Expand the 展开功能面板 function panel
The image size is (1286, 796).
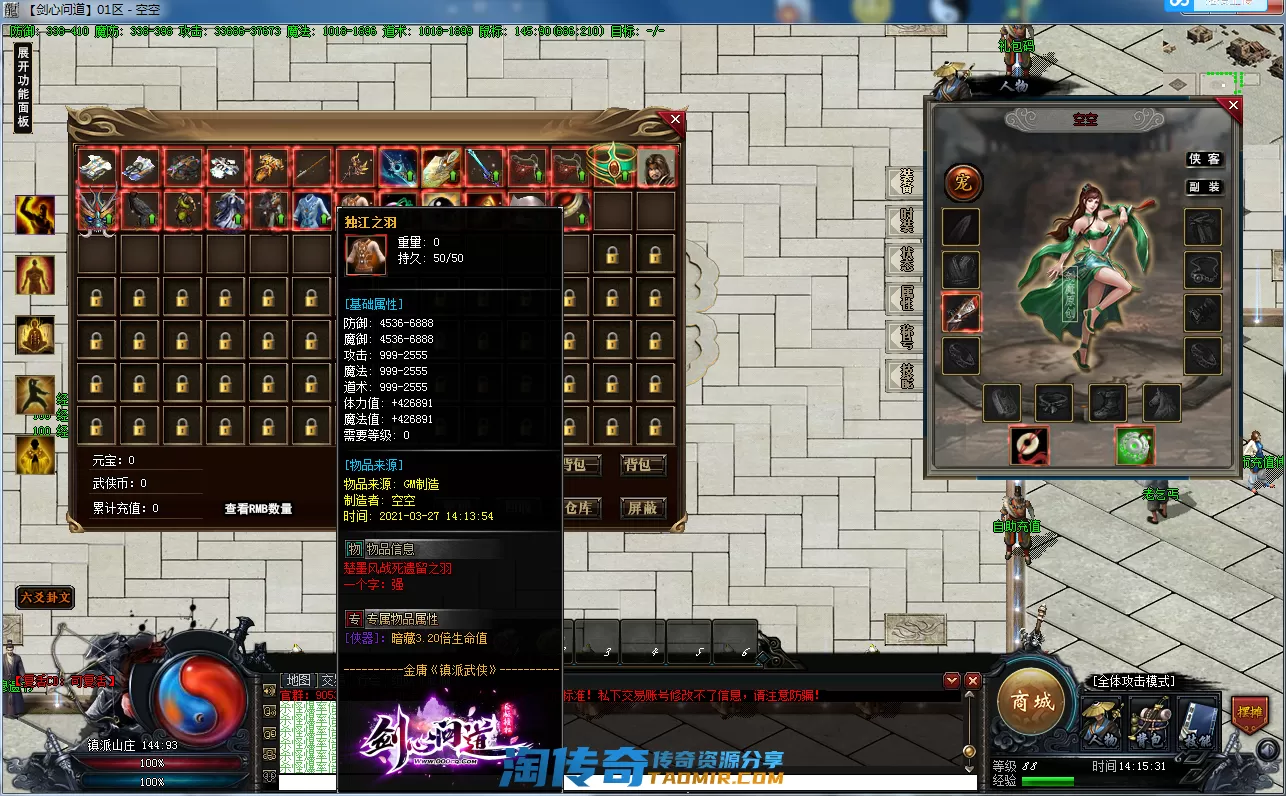[x=23, y=88]
